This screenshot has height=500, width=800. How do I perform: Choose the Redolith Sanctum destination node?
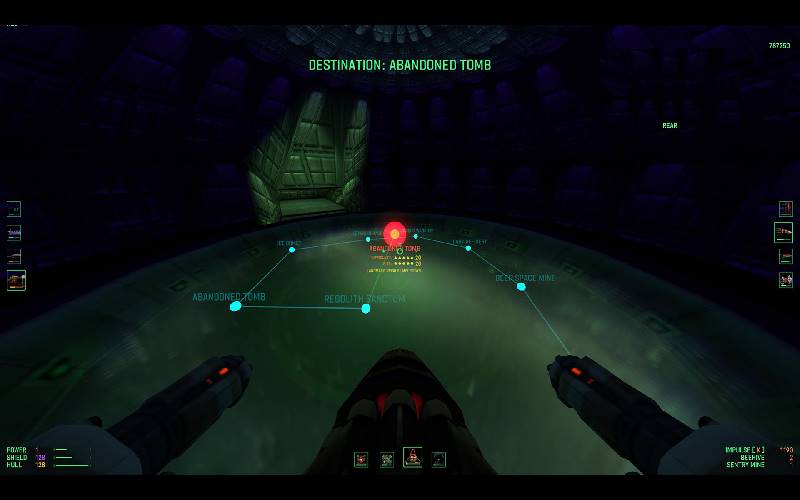click(366, 308)
